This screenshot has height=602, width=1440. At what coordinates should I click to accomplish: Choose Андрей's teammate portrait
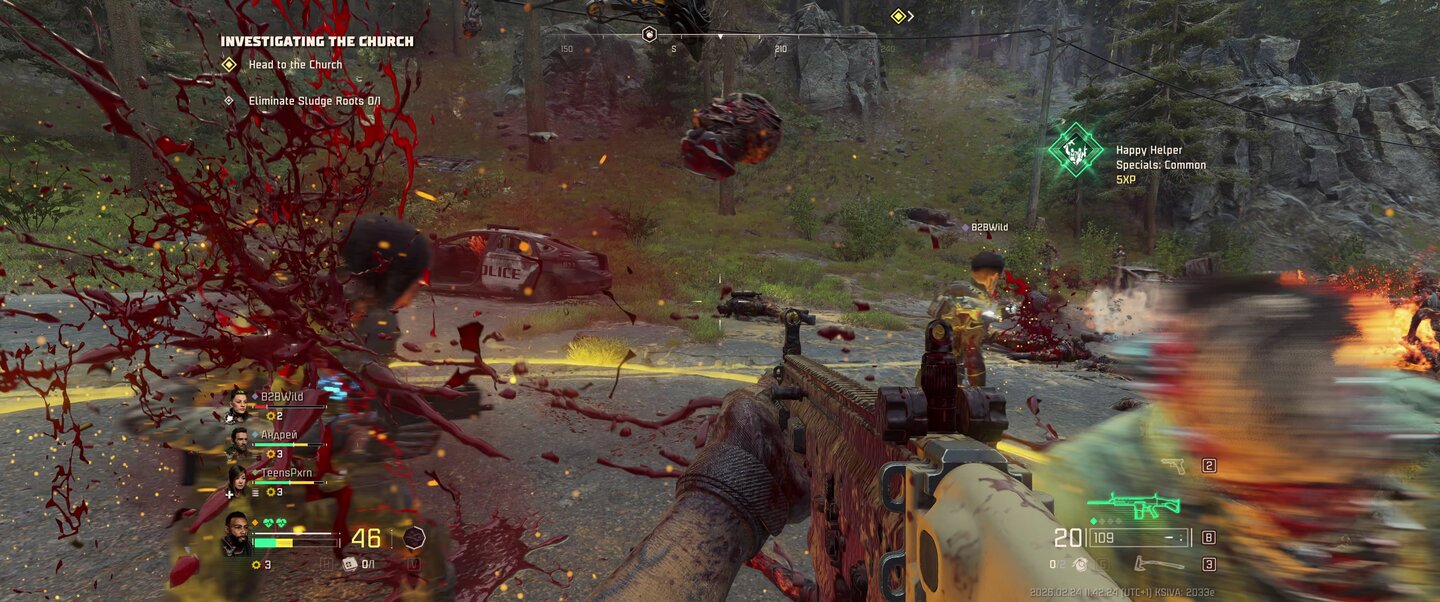tap(238, 442)
